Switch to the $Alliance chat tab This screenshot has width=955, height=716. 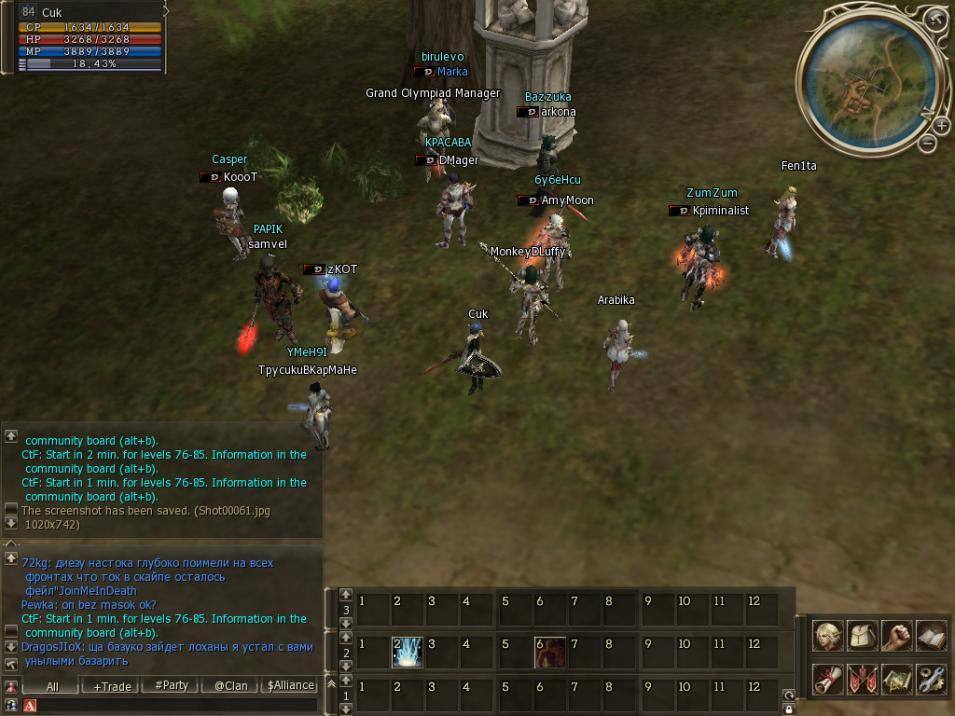pos(289,686)
